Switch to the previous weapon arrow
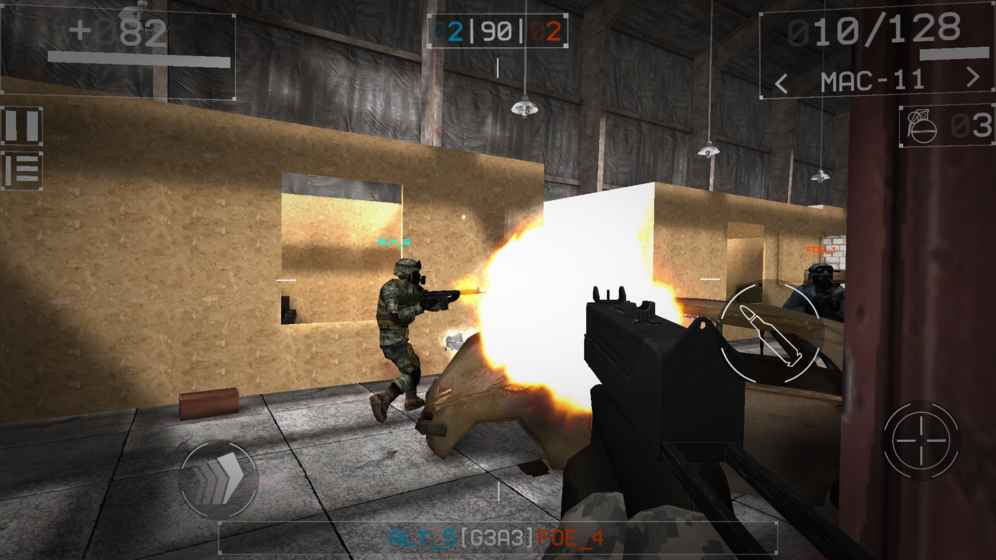The image size is (996, 560). [x=783, y=81]
